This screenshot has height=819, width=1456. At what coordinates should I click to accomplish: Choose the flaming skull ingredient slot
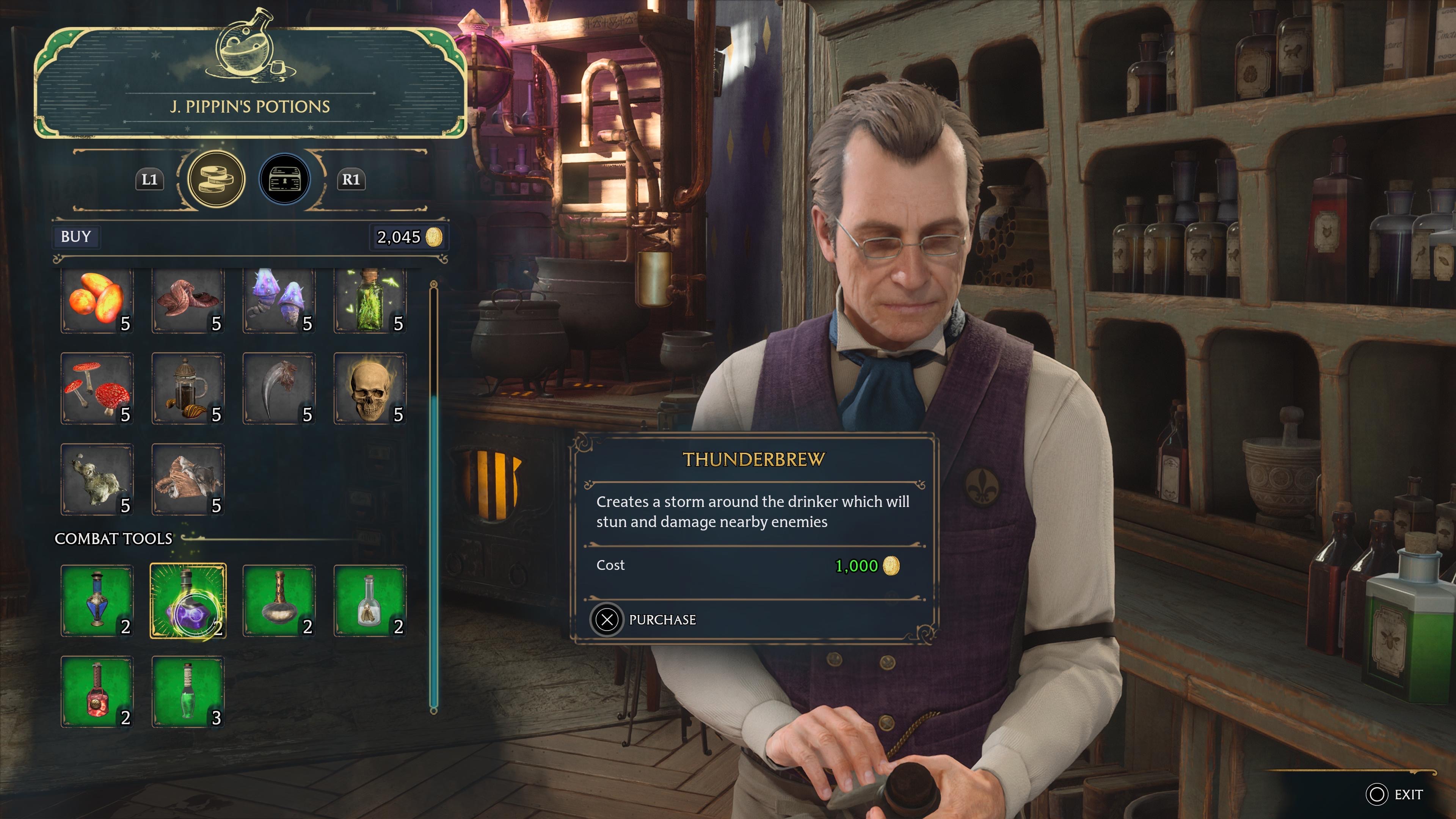pyautogui.click(x=370, y=389)
